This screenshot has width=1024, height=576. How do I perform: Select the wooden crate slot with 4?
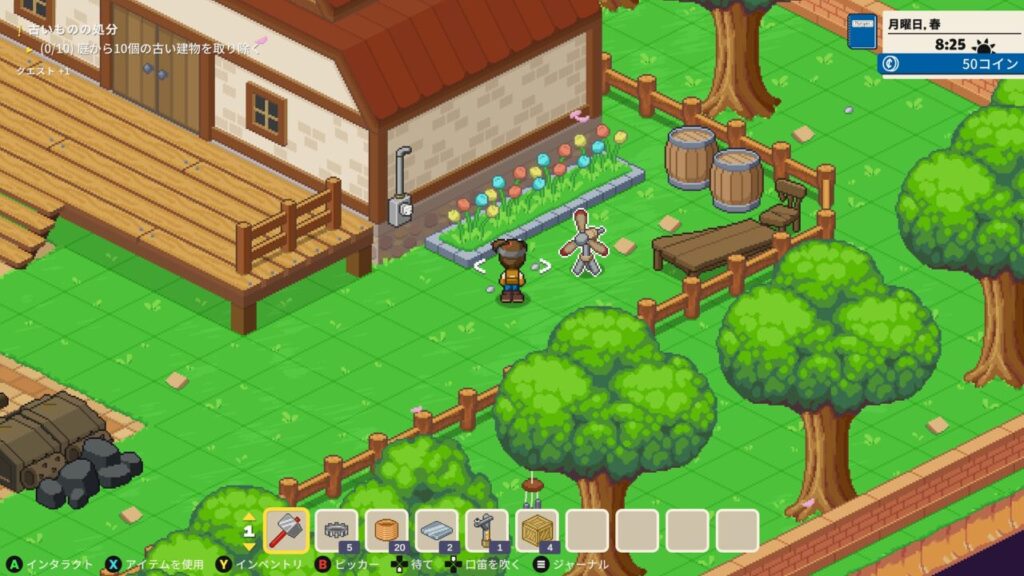537,530
